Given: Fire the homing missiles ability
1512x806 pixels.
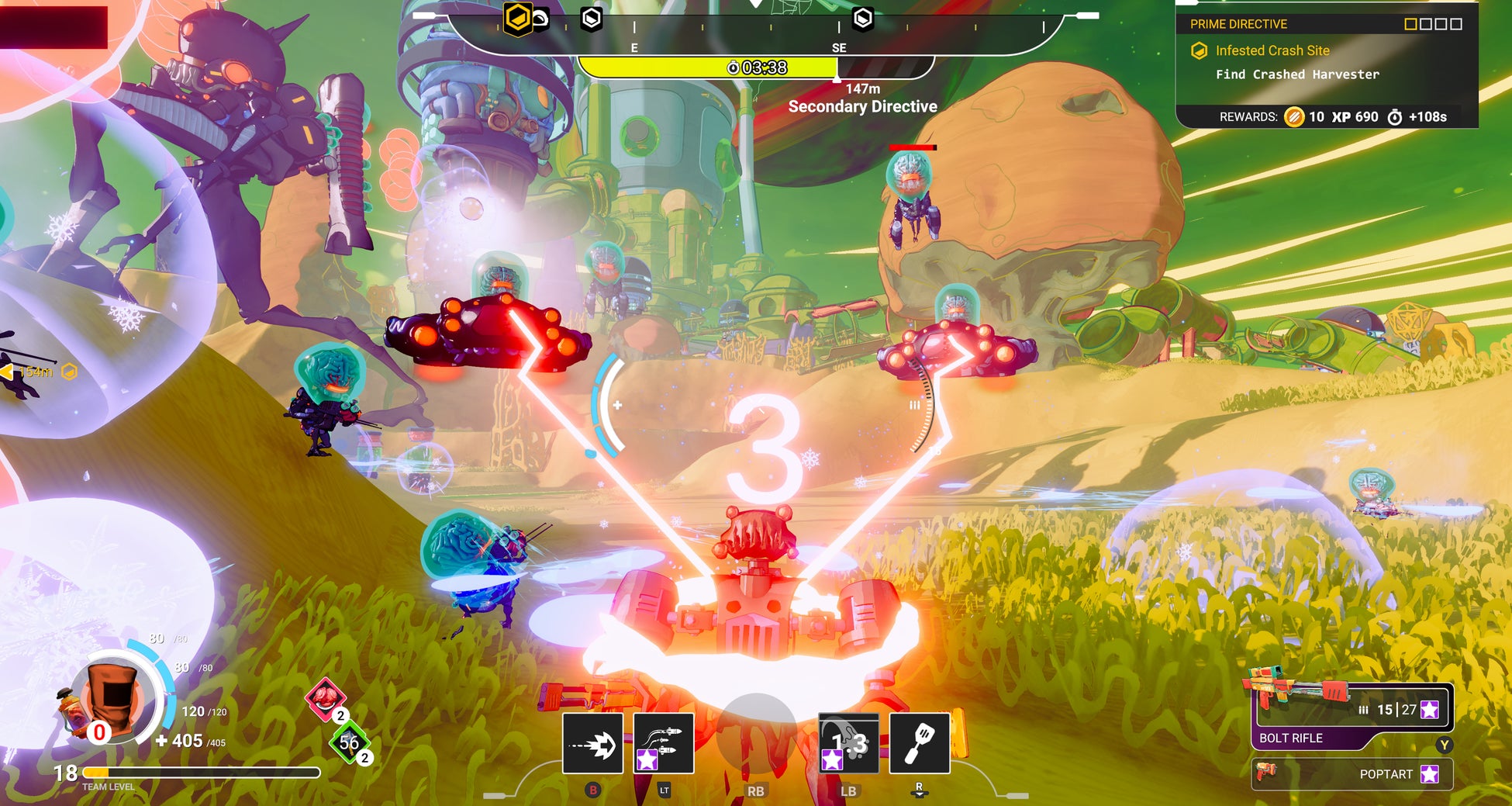Looking at the screenshot, I should point(663,744).
